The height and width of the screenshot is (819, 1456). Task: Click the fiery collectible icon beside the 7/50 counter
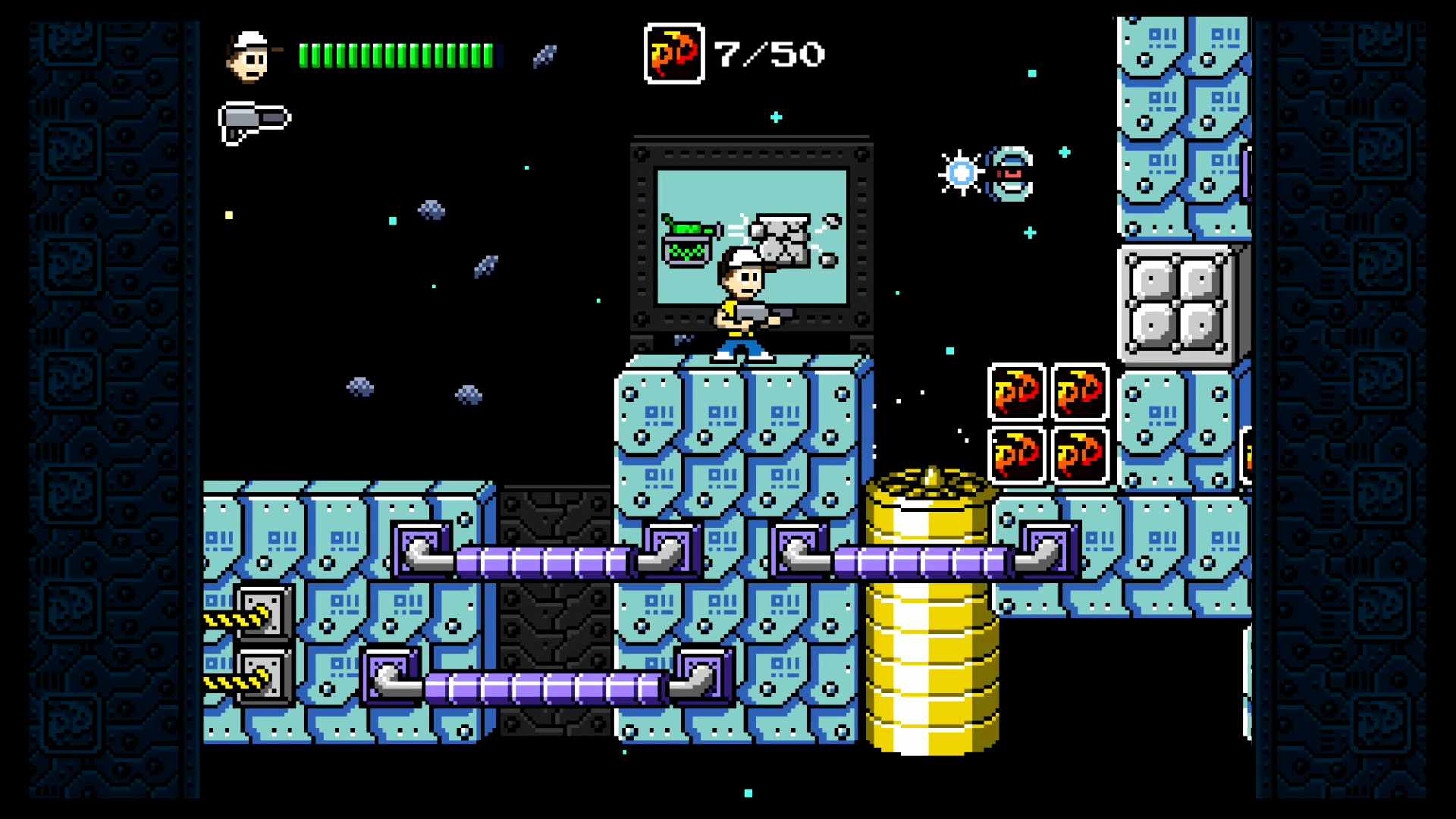673,52
